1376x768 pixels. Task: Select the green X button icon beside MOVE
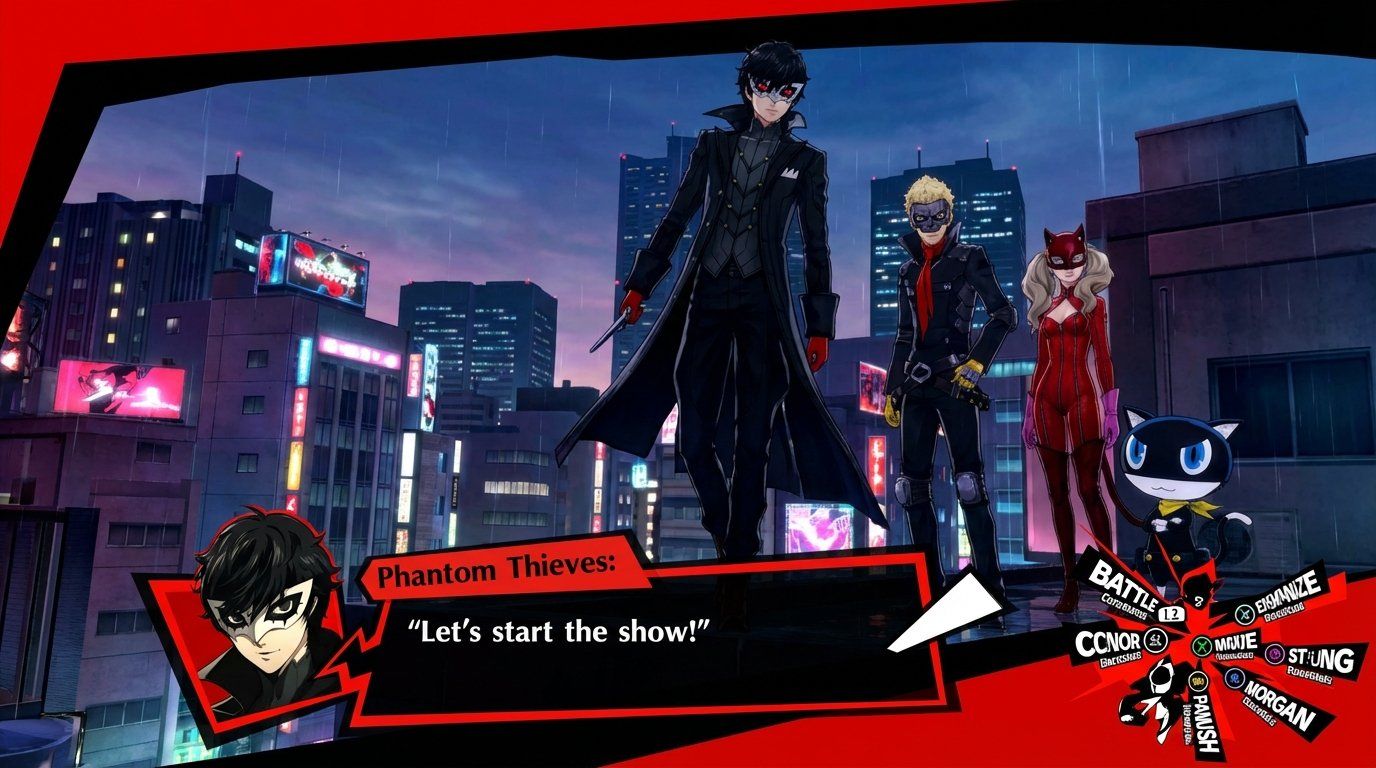[1201, 646]
